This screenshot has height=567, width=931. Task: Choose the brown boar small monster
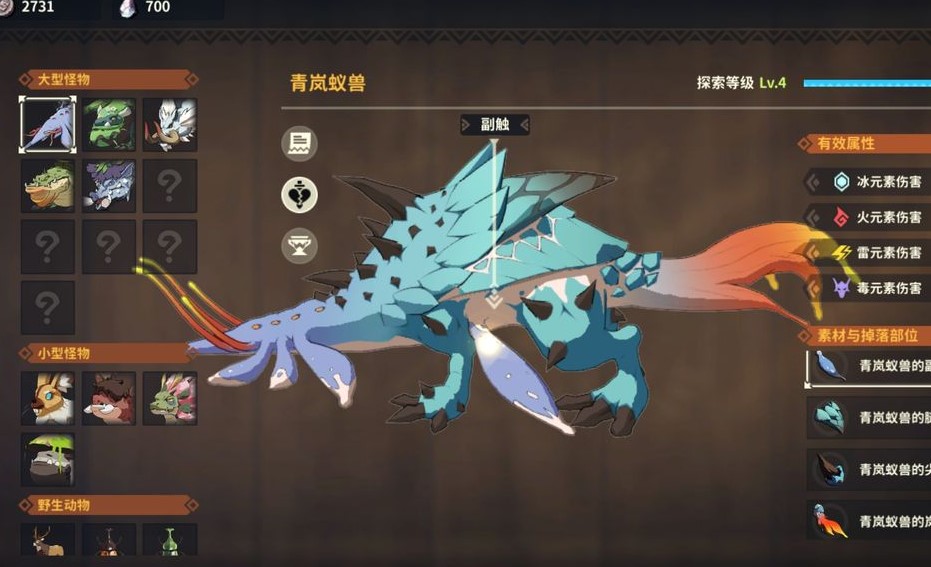click(109, 398)
